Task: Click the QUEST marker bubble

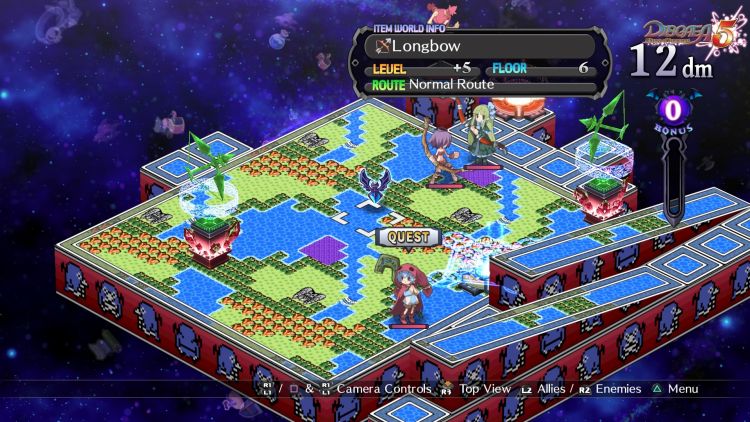Action: coord(407,237)
